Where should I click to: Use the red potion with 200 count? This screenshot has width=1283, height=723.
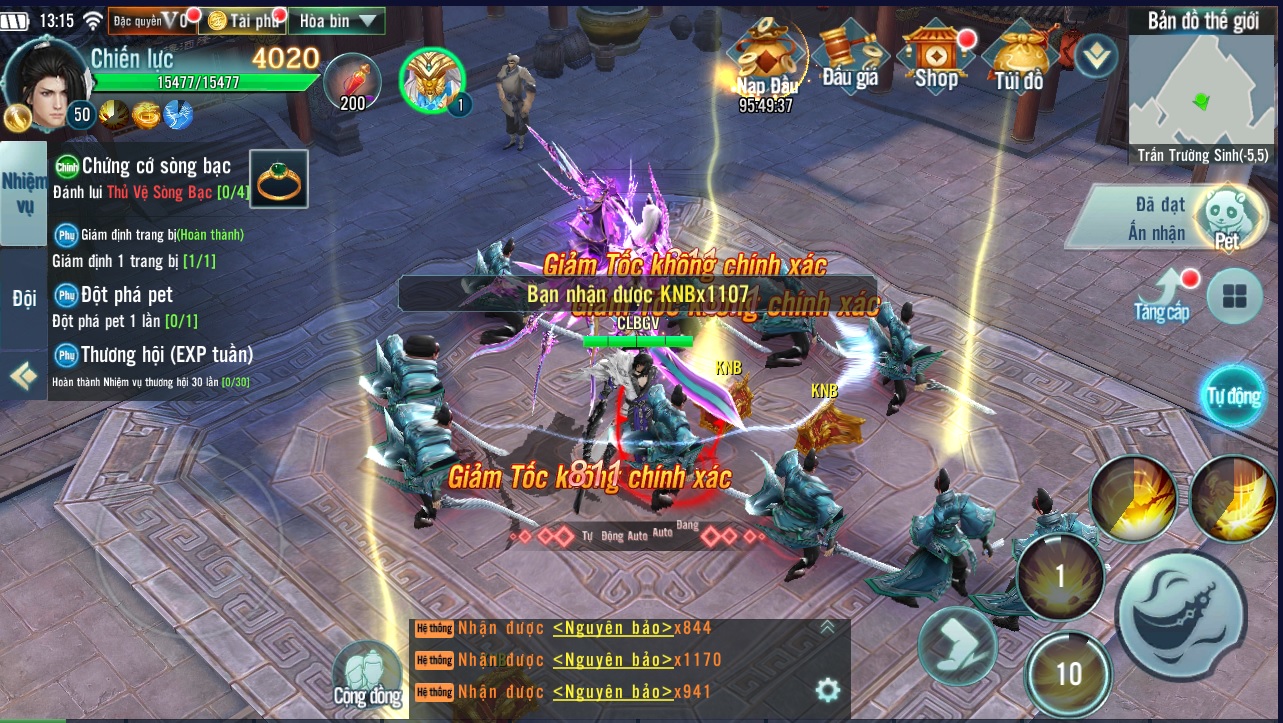(353, 80)
